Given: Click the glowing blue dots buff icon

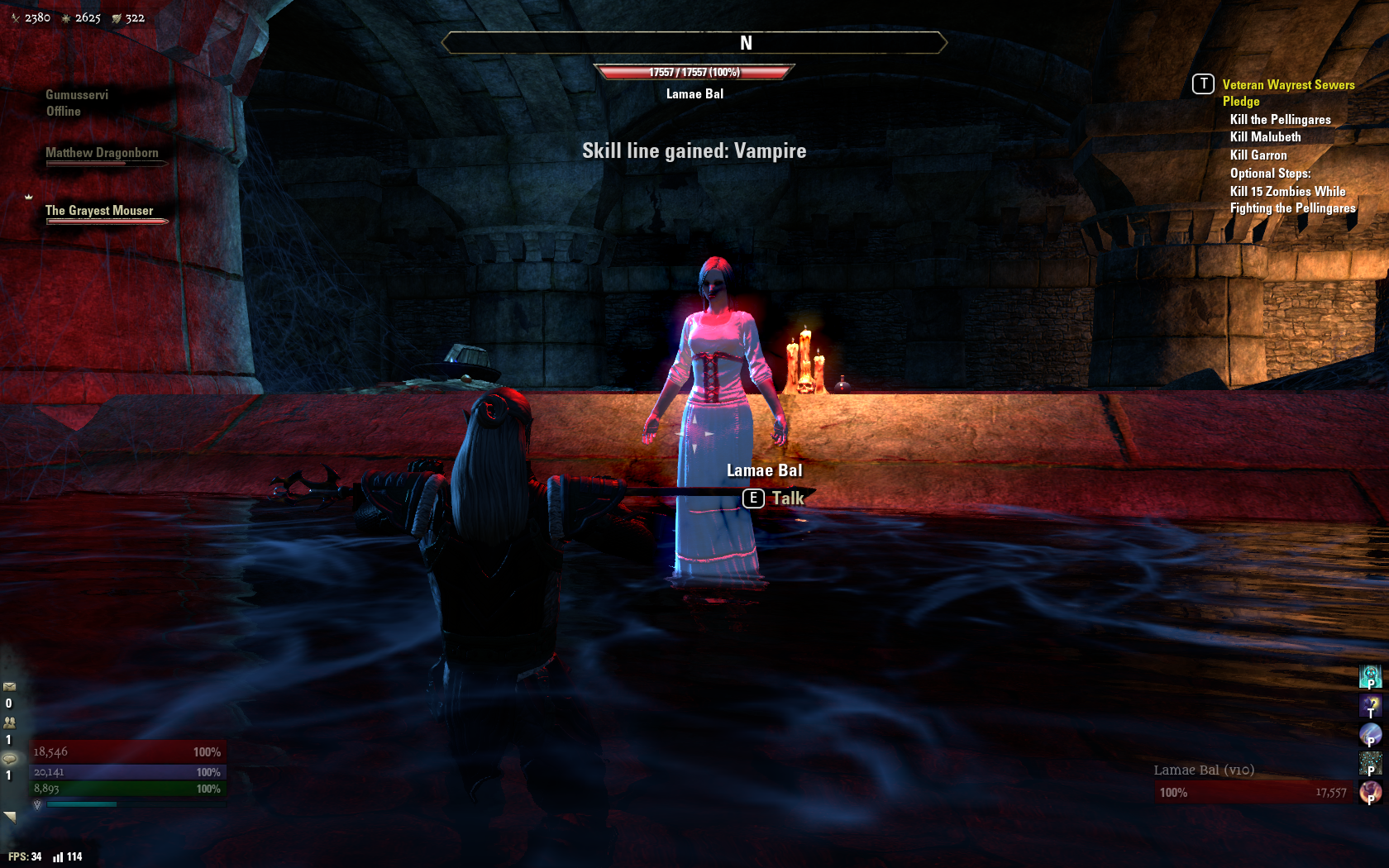Looking at the screenshot, I should coord(1371,762).
